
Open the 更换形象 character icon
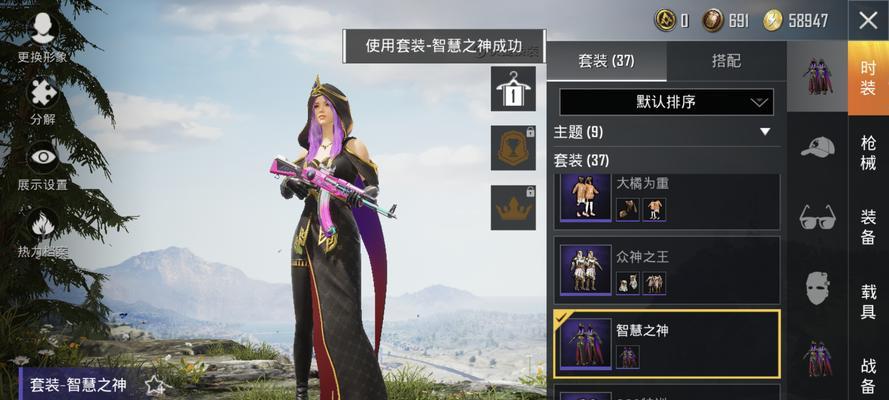[43, 30]
